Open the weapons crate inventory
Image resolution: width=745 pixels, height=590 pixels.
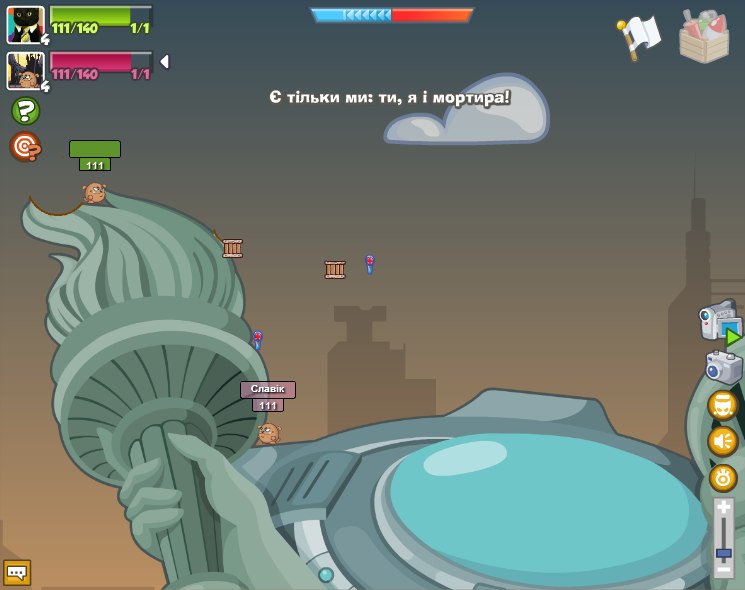pyautogui.click(x=704, y=37)
